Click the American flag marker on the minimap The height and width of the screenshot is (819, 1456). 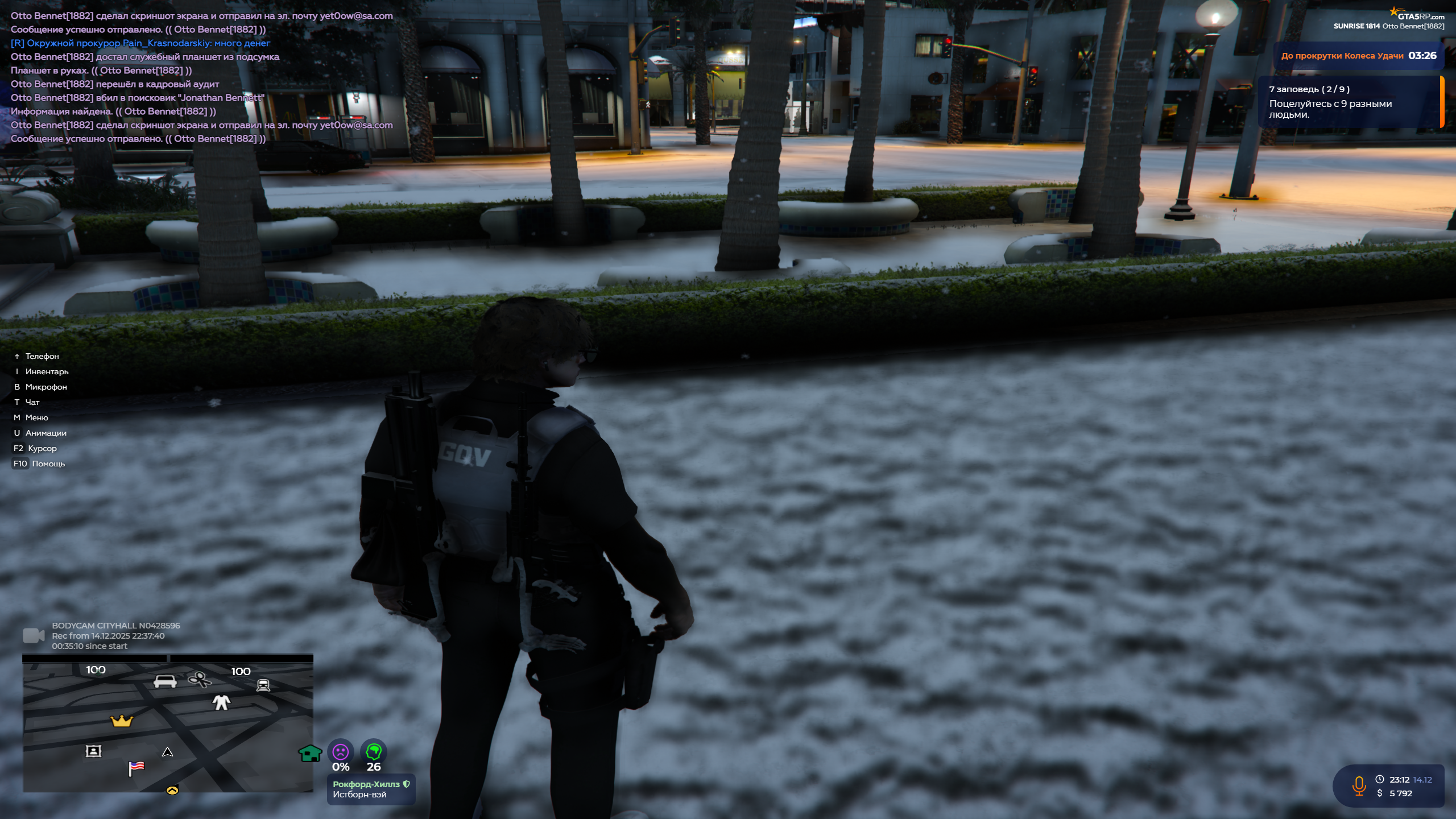click(136, 768)
